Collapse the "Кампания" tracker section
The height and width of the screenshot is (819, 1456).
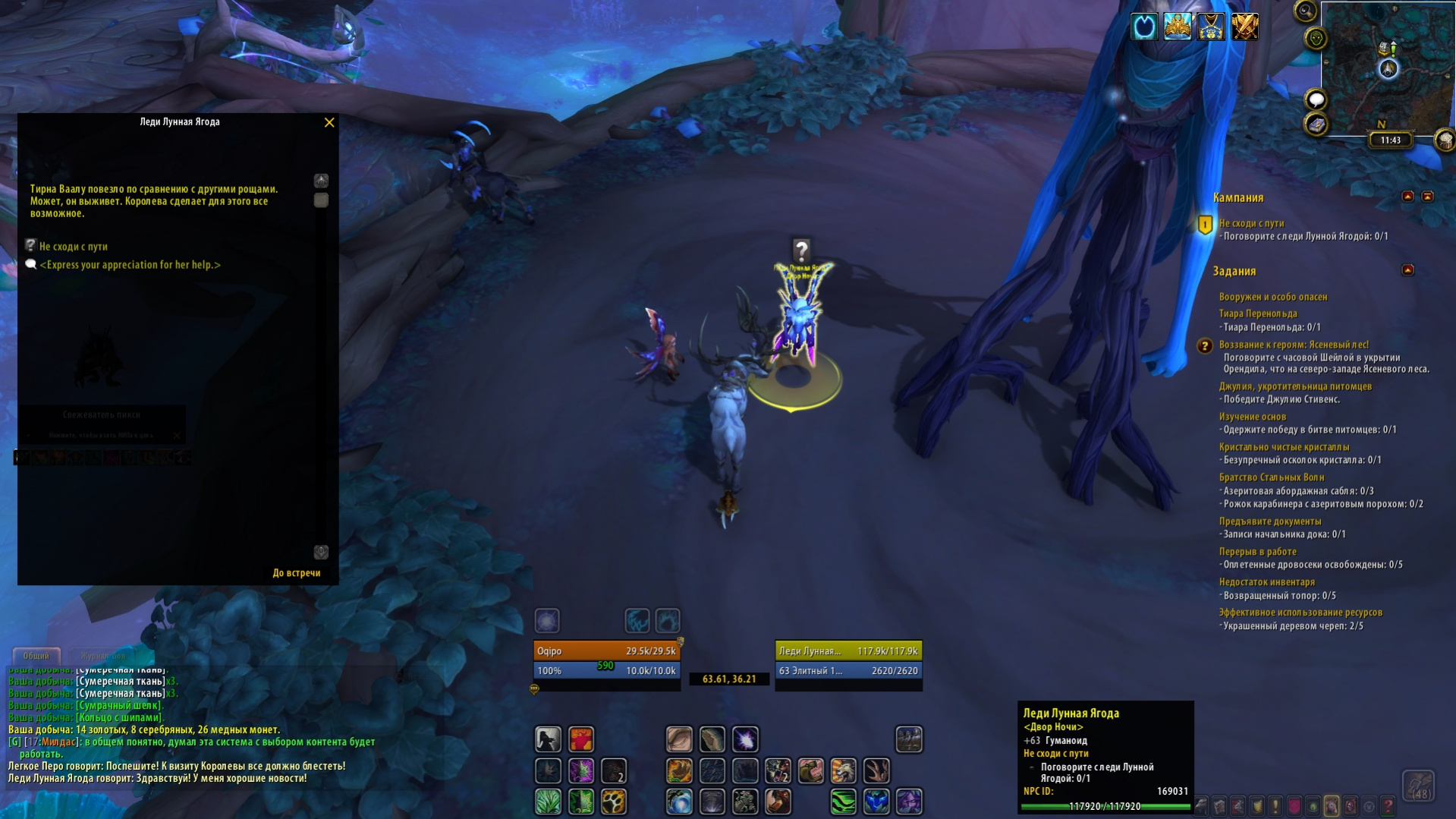pos(1407,197)
